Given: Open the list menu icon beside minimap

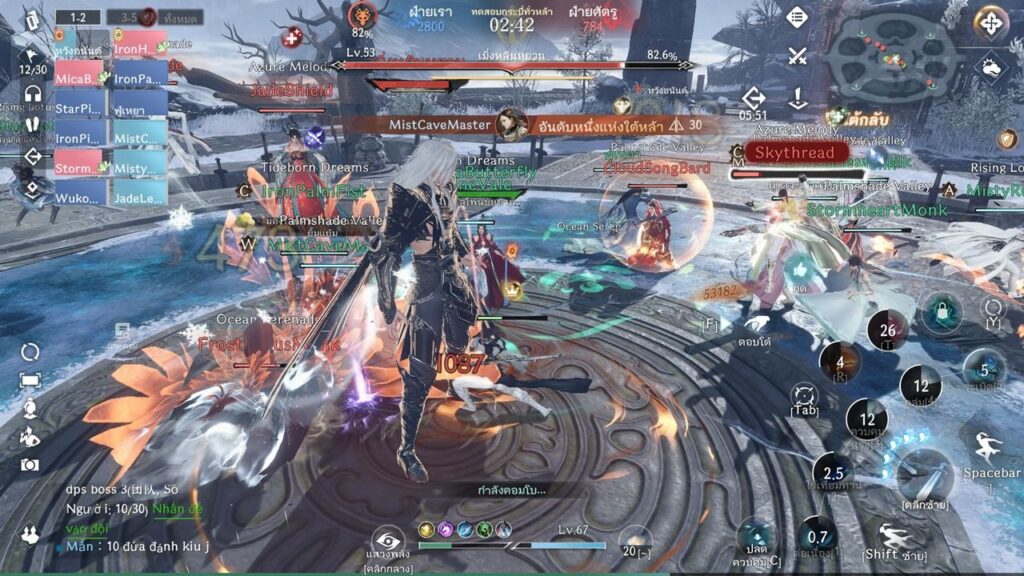Looking at the screenshot, I should tap(796, 17).
